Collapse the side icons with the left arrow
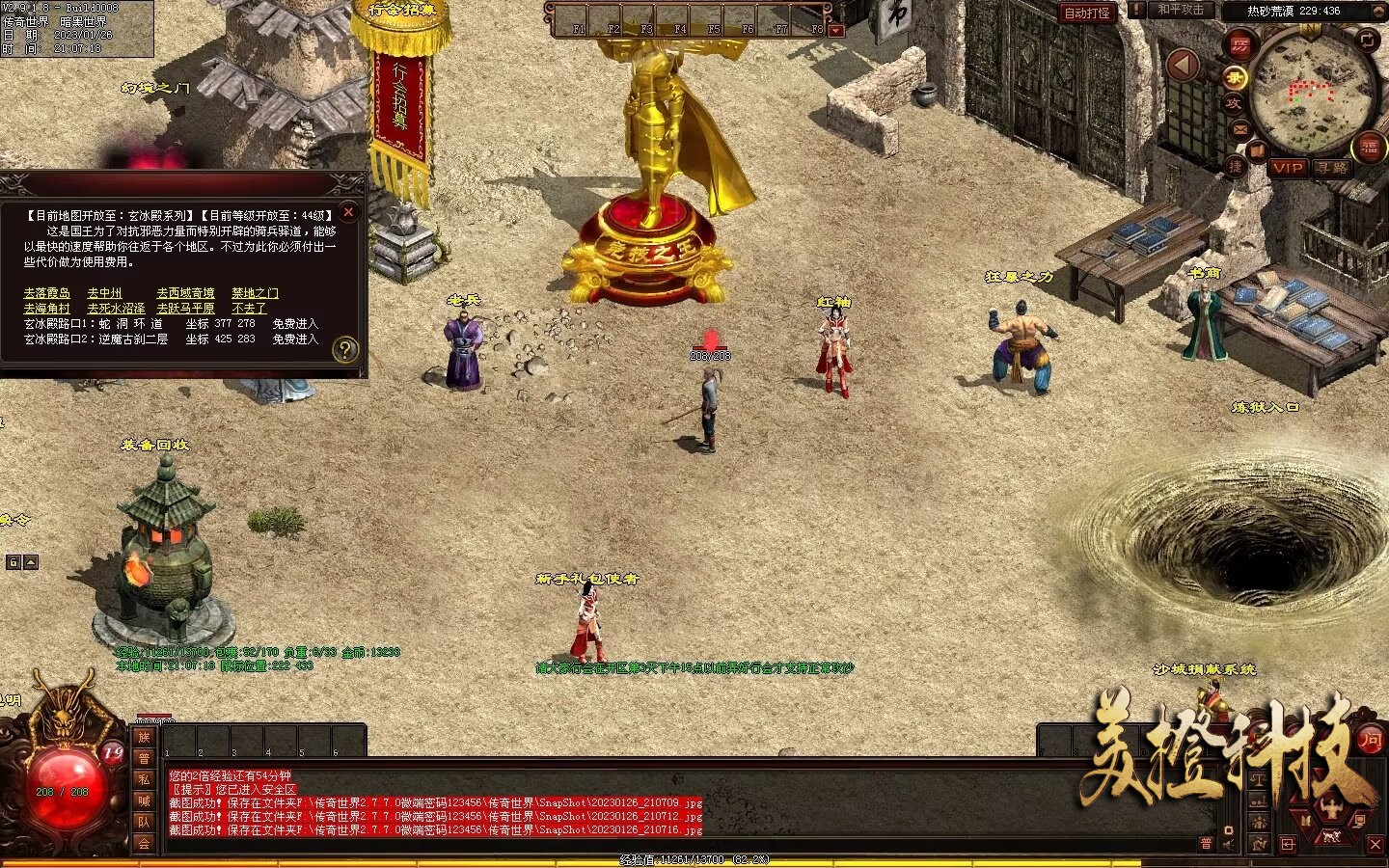 click(x=1184, y=66)
